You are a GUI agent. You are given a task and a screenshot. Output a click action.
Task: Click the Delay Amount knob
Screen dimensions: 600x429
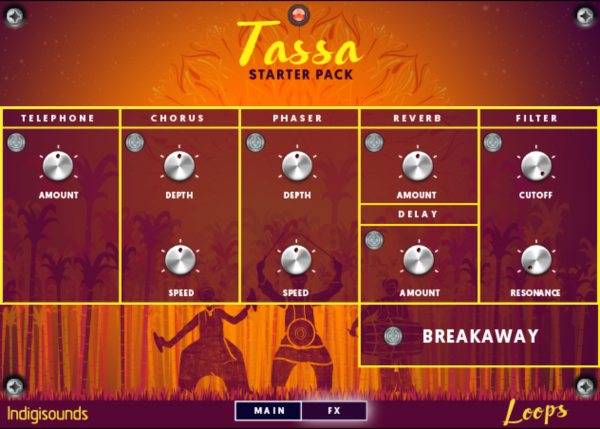(x=417, y=260)
